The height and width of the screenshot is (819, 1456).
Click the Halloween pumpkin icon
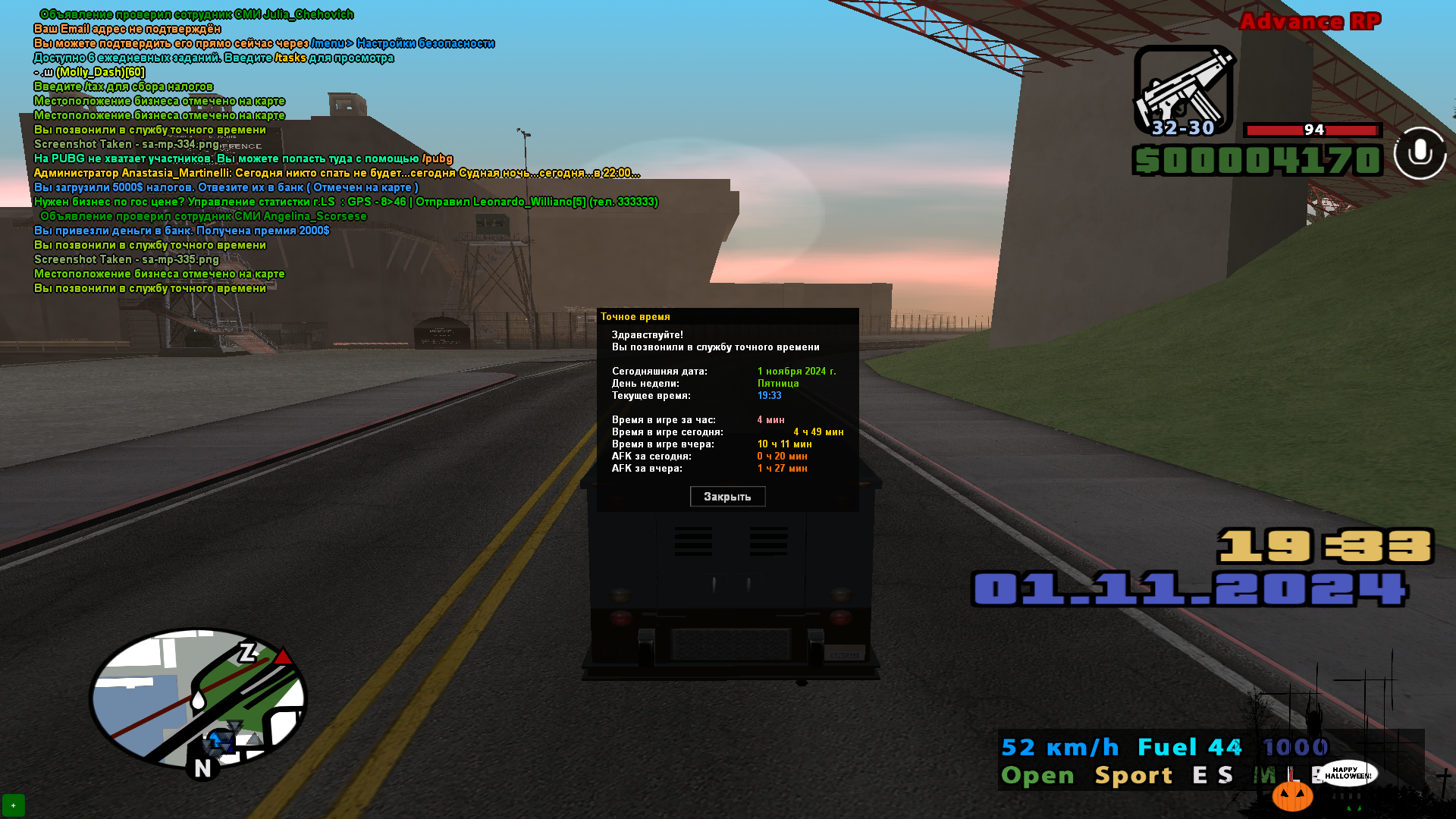click(x=1292, y=796)
